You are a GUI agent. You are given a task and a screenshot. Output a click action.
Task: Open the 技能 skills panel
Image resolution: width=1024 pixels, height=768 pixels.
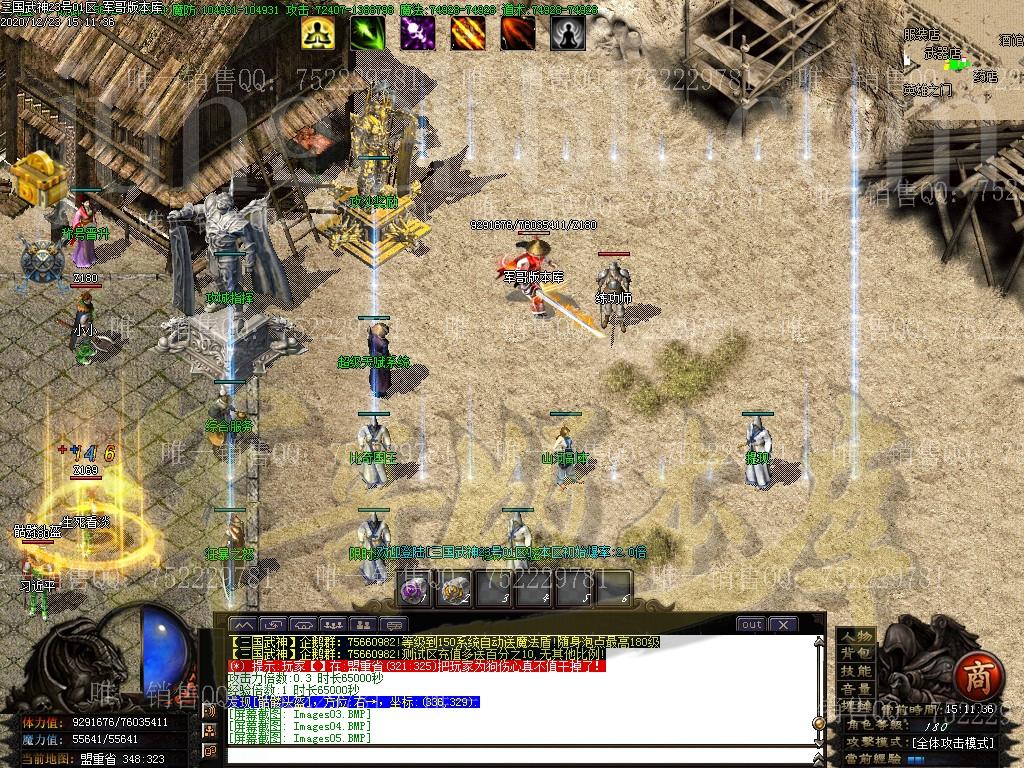(x=855, y=671)
